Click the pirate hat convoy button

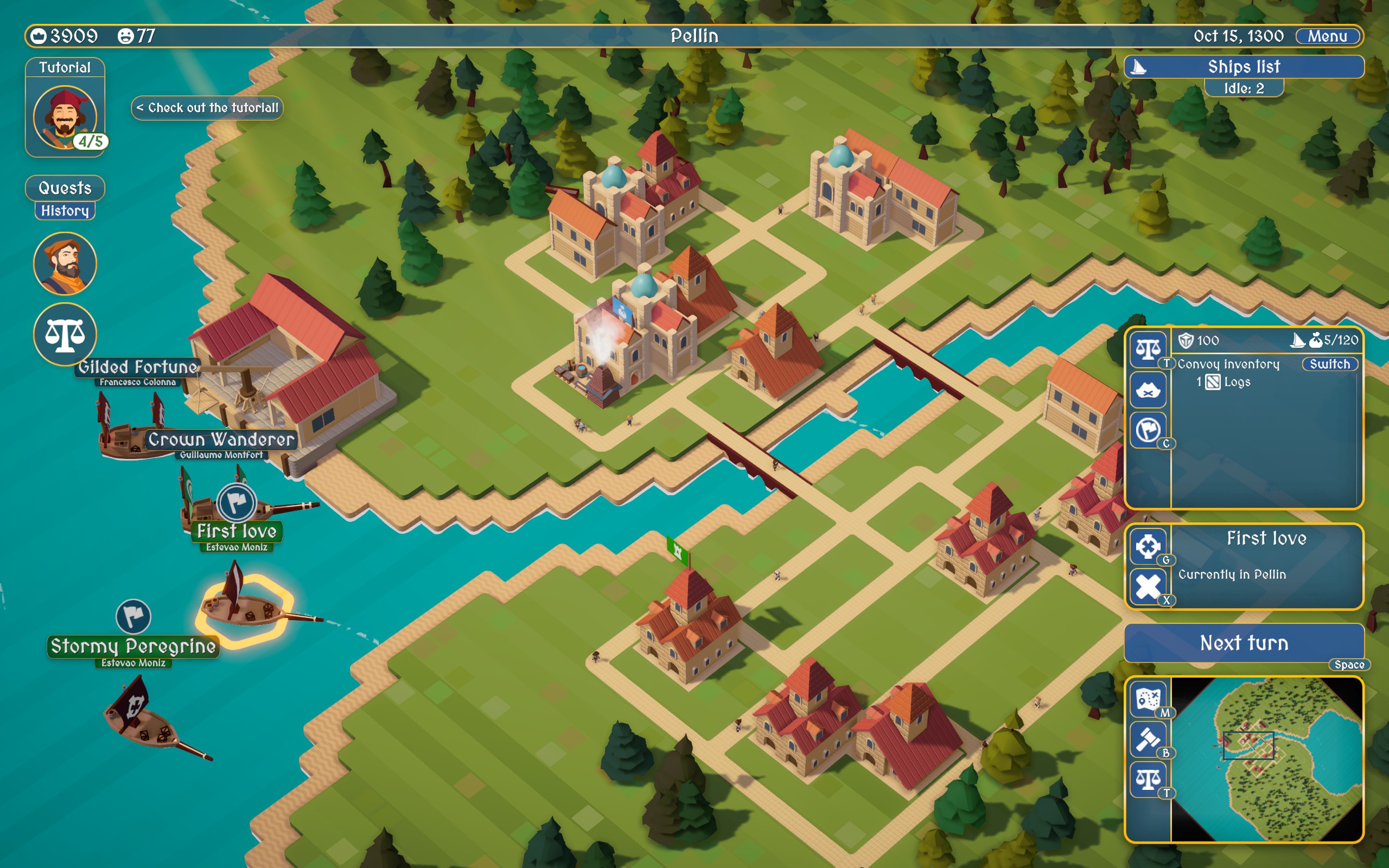[1148, 391]
